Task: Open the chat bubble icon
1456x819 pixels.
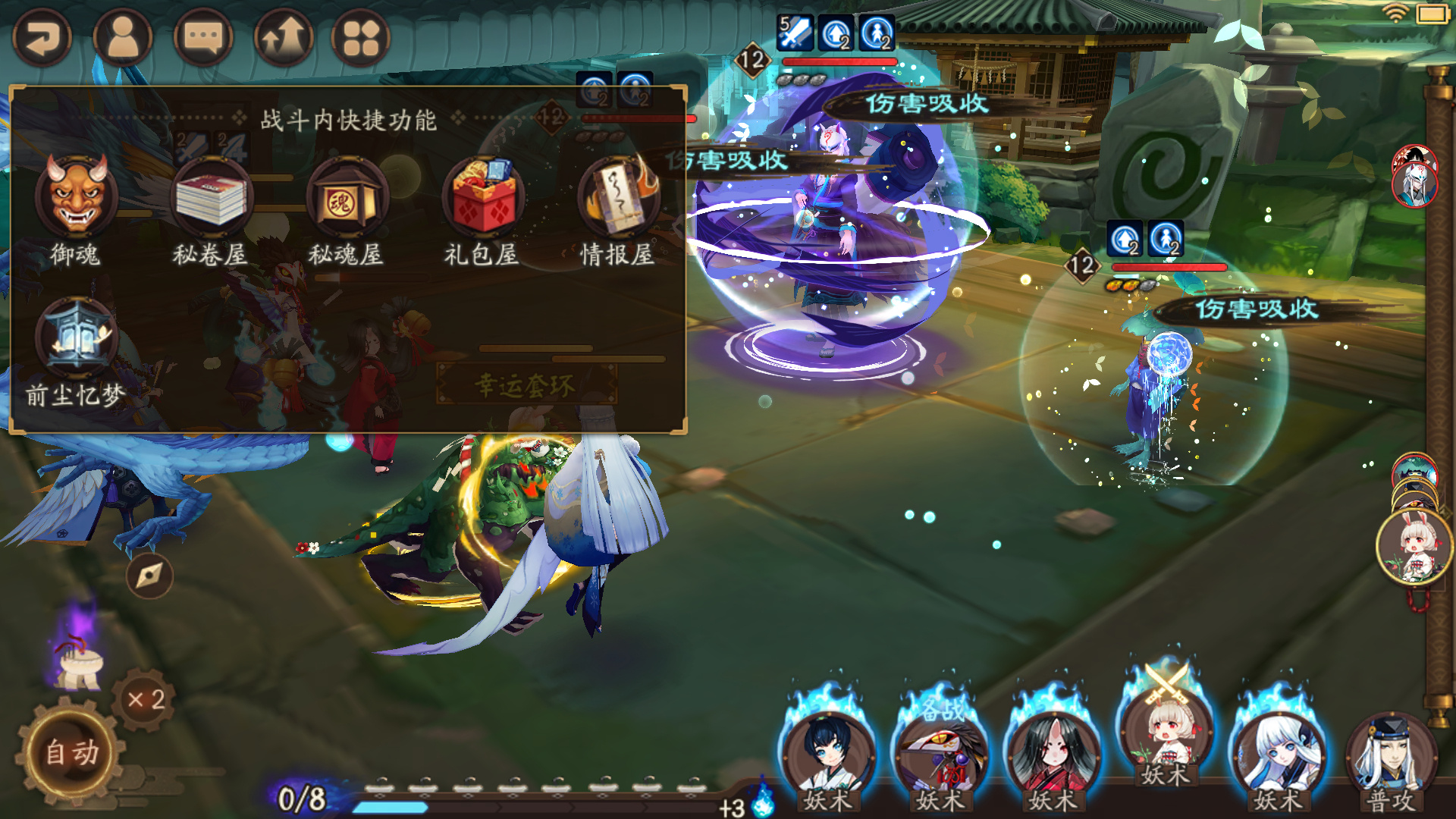Action: point(205,36)
